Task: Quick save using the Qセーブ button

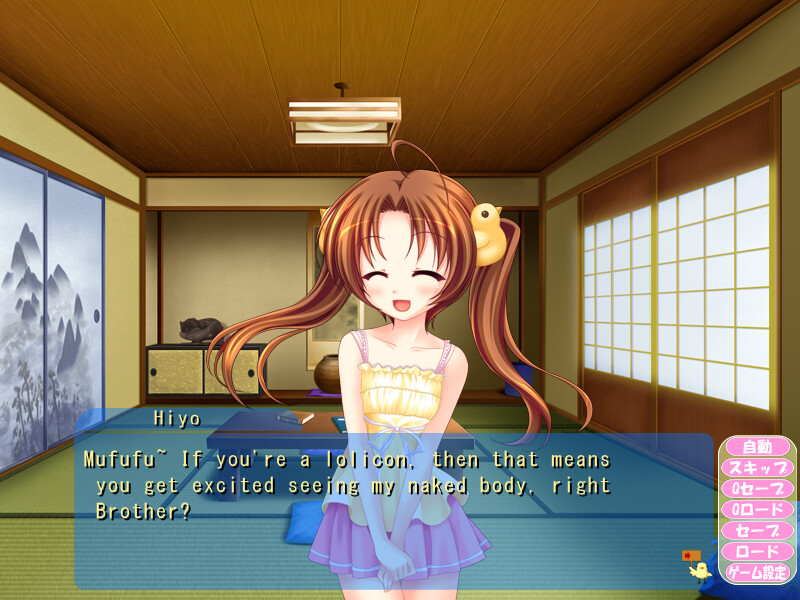Action: (x=757, y=488)
